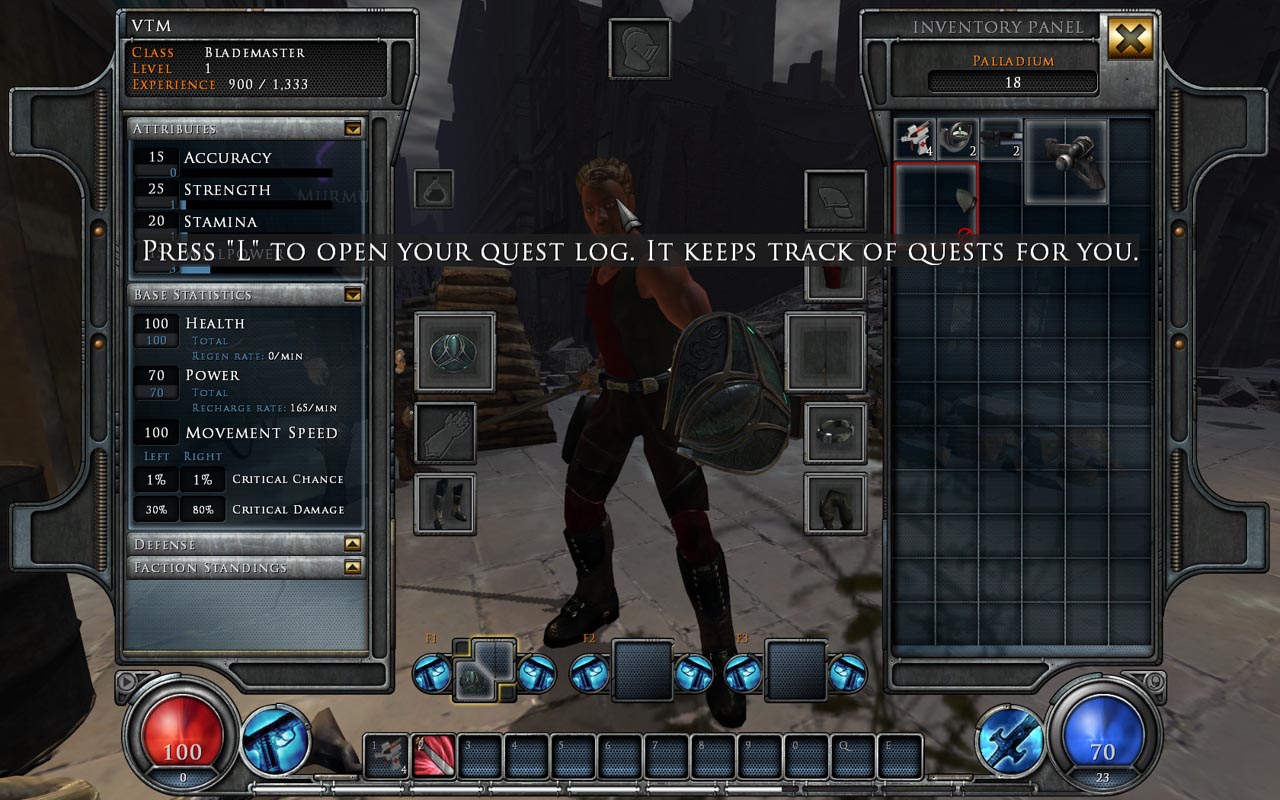Pick the large item in the inventory
Screen dimensions: 1280x800
(1065, 161)
